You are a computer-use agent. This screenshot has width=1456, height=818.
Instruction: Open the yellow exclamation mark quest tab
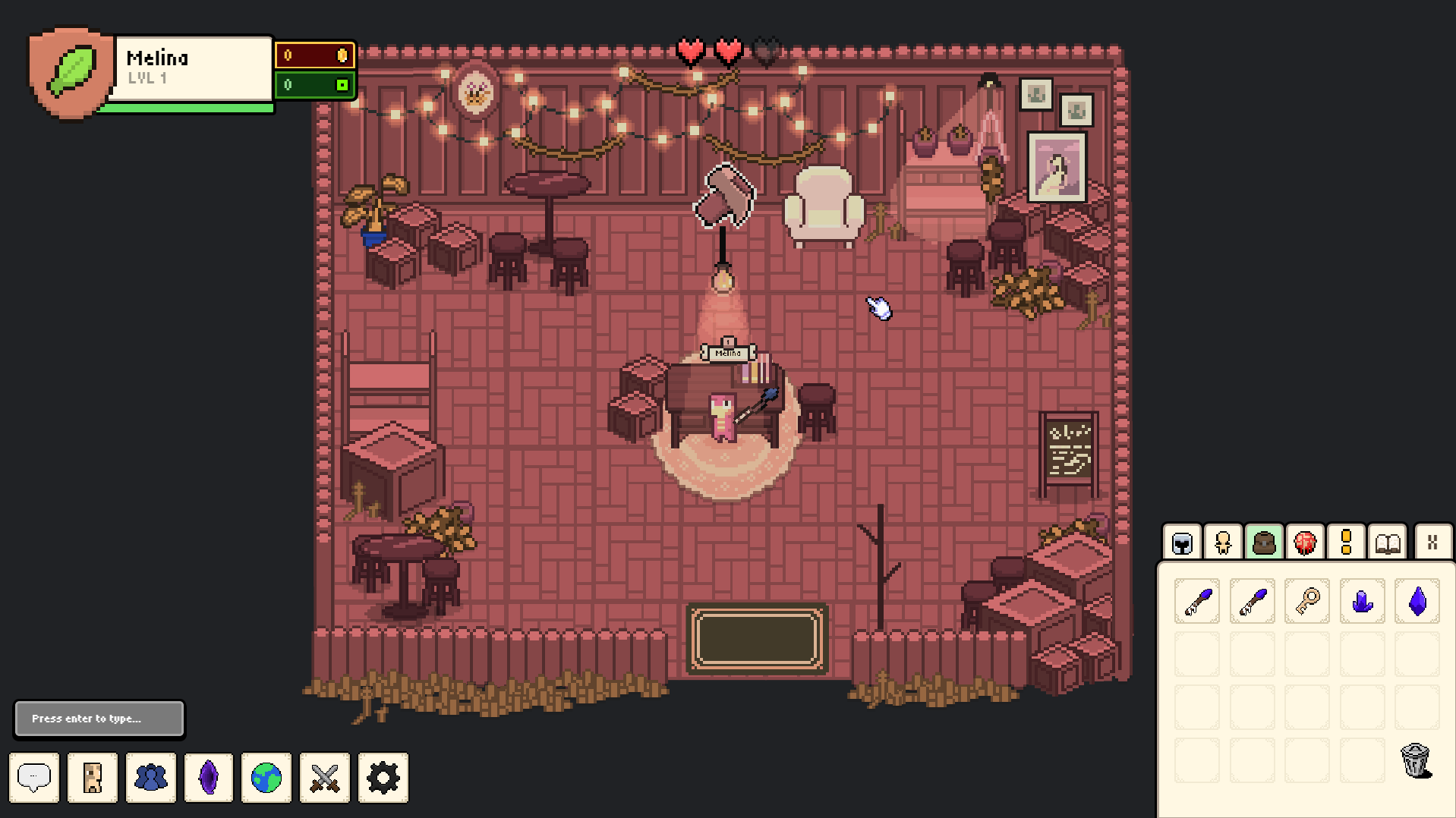click(1346, 543)
